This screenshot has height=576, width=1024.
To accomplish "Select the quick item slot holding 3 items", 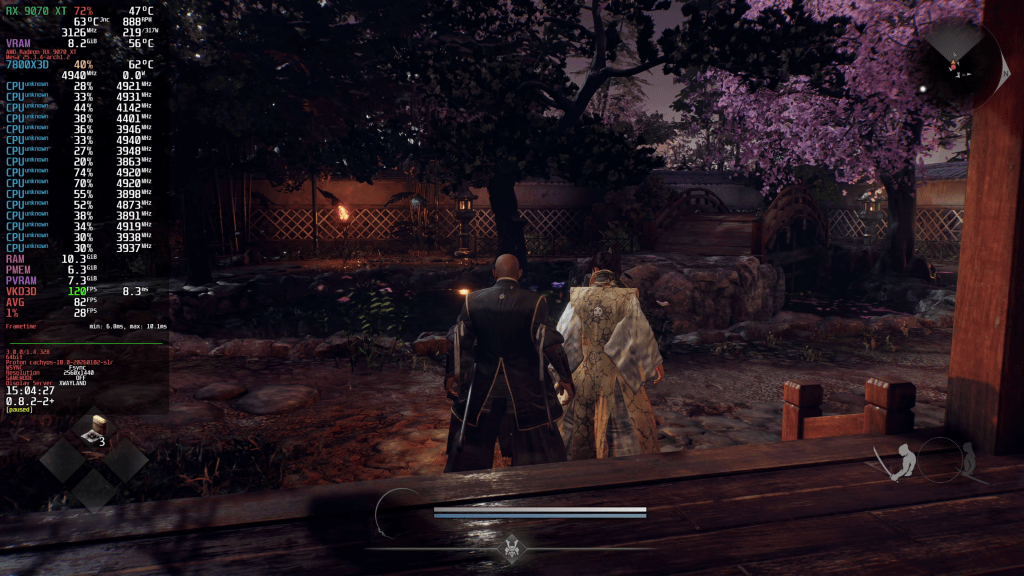I will point(94,432).
